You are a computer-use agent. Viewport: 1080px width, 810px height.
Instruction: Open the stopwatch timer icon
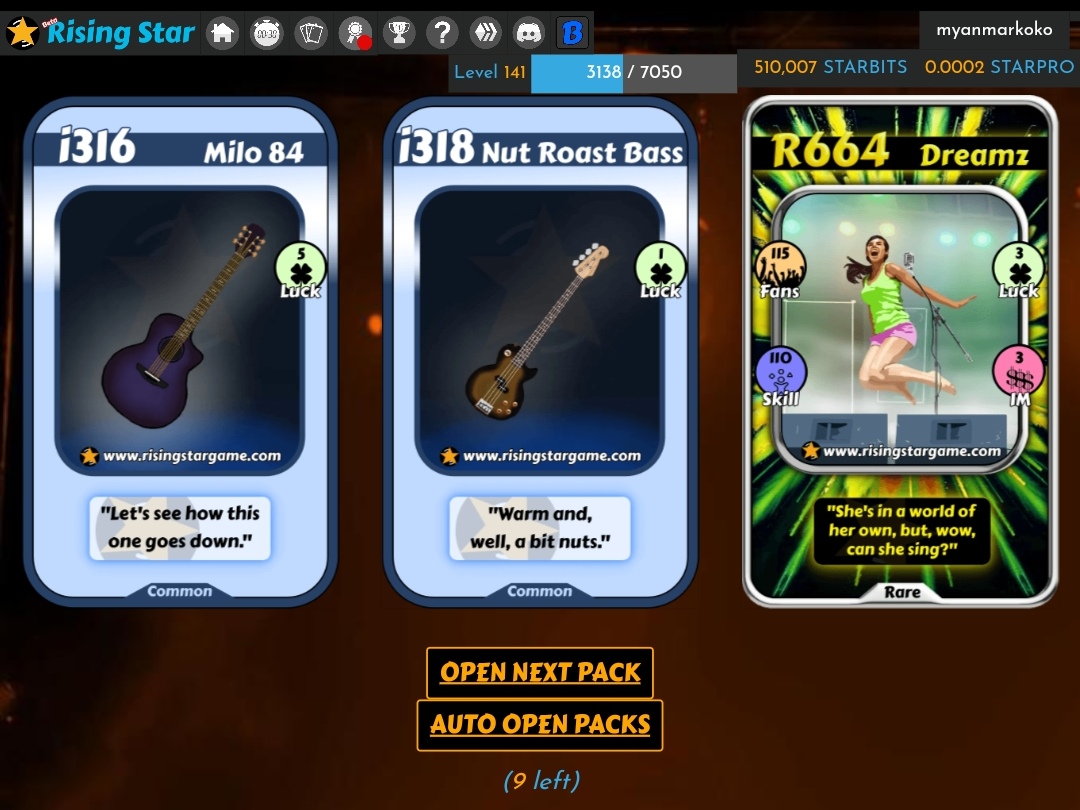pos(267,34)
